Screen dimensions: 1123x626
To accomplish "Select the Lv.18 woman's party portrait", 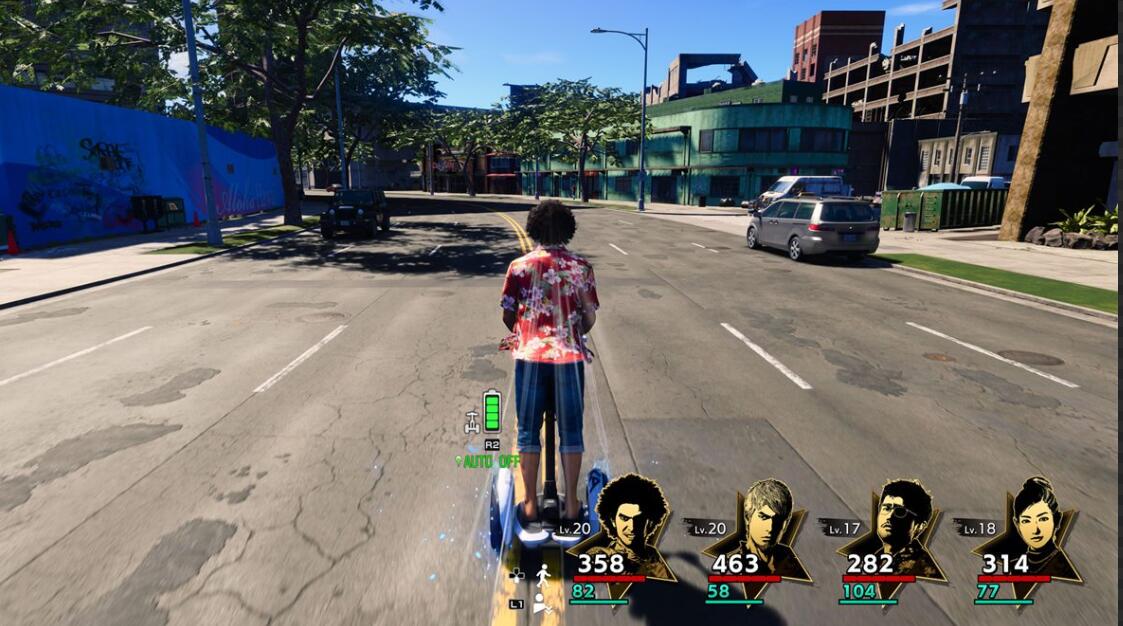I will pos(1034,519).
